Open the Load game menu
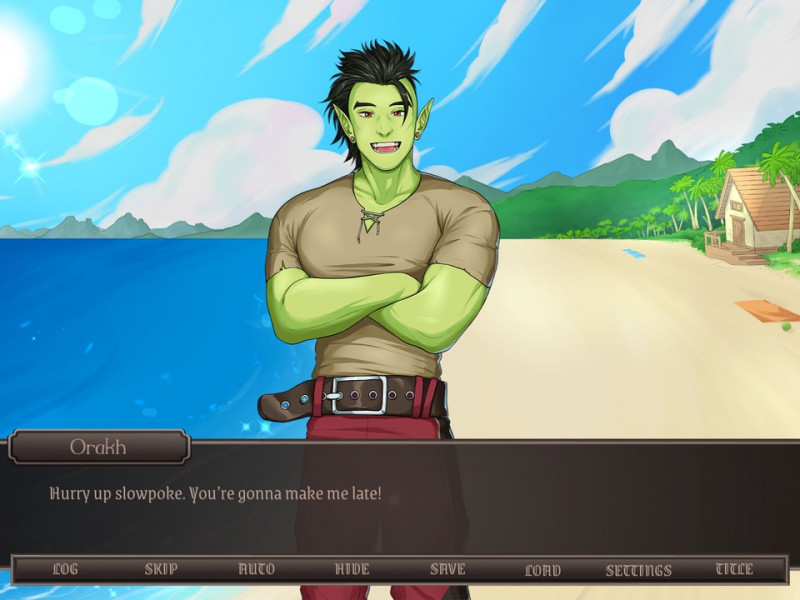The height and width of the screenshot is (600, 800). (x=543, y=570)
